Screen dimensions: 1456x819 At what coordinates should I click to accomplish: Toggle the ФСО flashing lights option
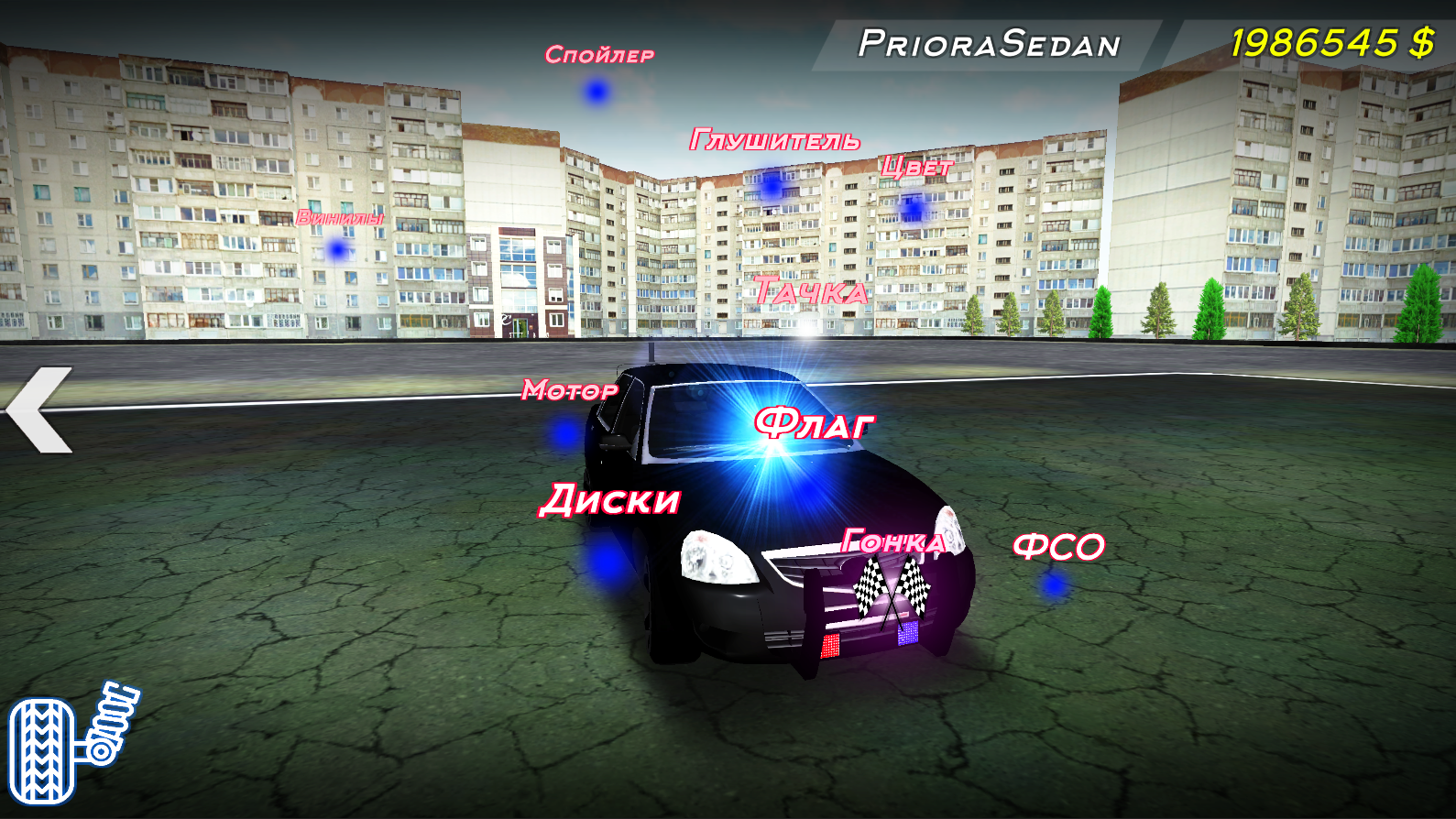pos(1056,547)
